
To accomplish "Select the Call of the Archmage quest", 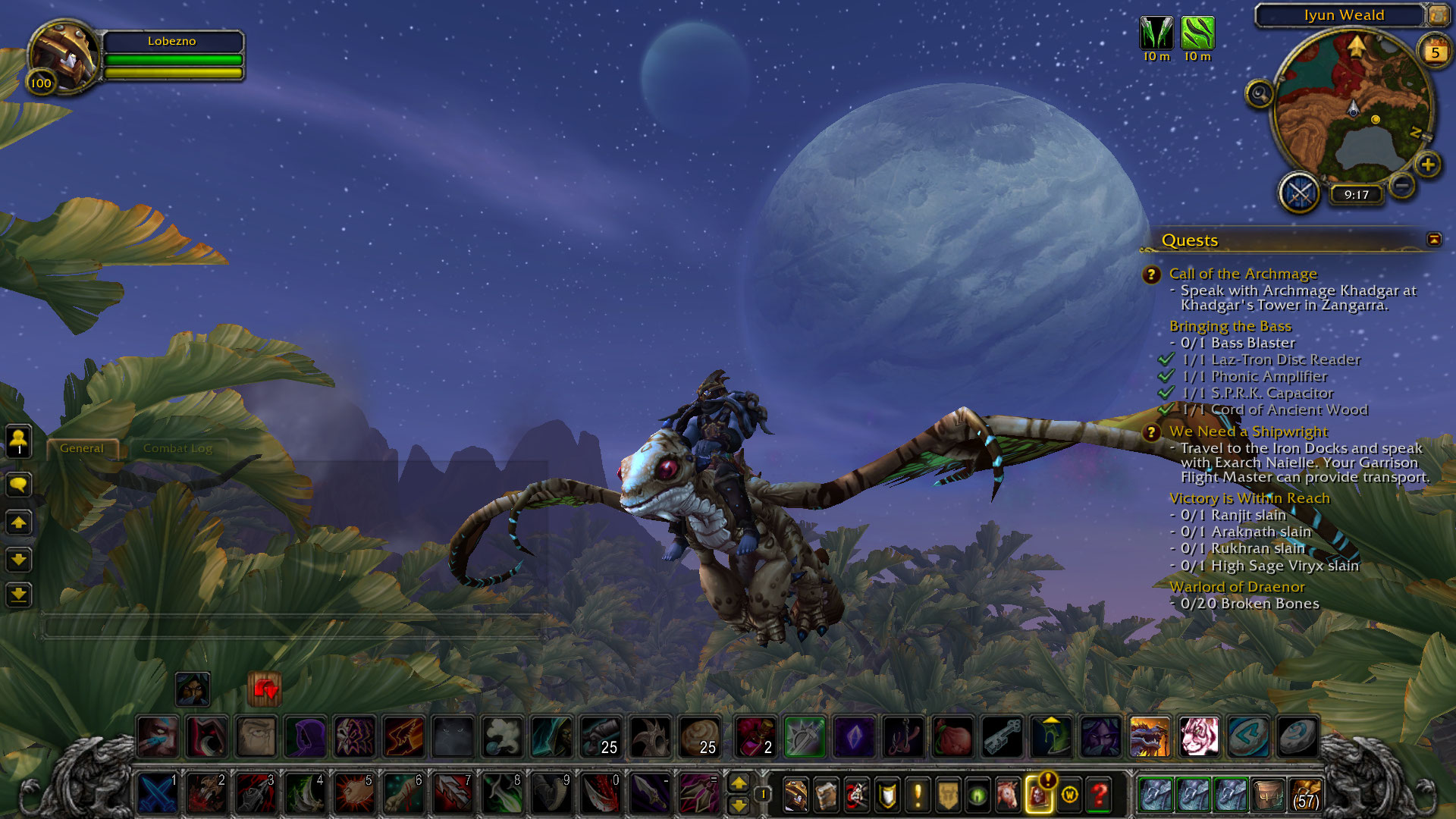I will [1242, 274].
